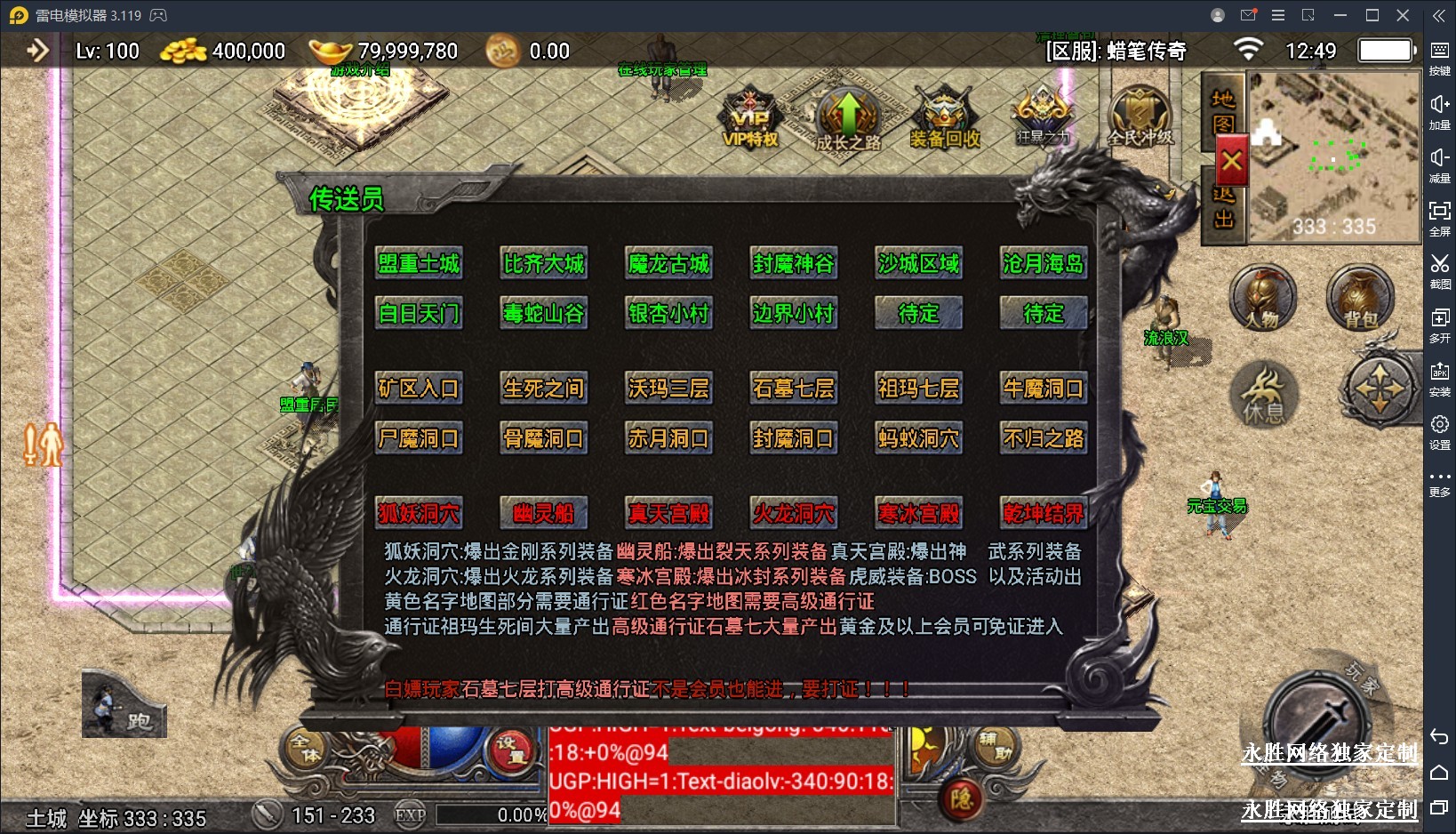Screen dimensions: 1456x834
Task: Teleport to 盟重土城
Action: (x=419, y=264)
